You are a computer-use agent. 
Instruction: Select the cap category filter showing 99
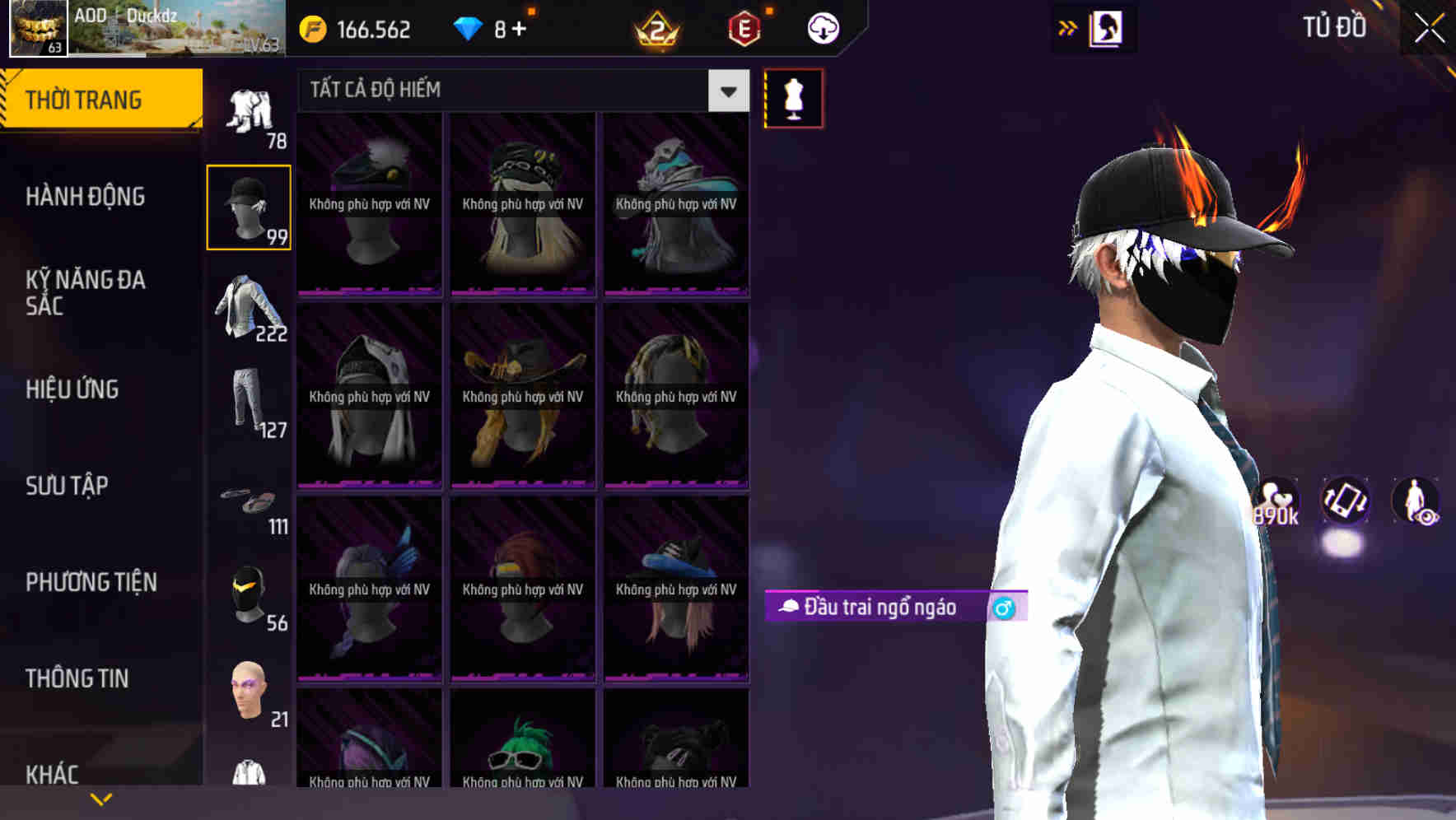click(248, 206)
